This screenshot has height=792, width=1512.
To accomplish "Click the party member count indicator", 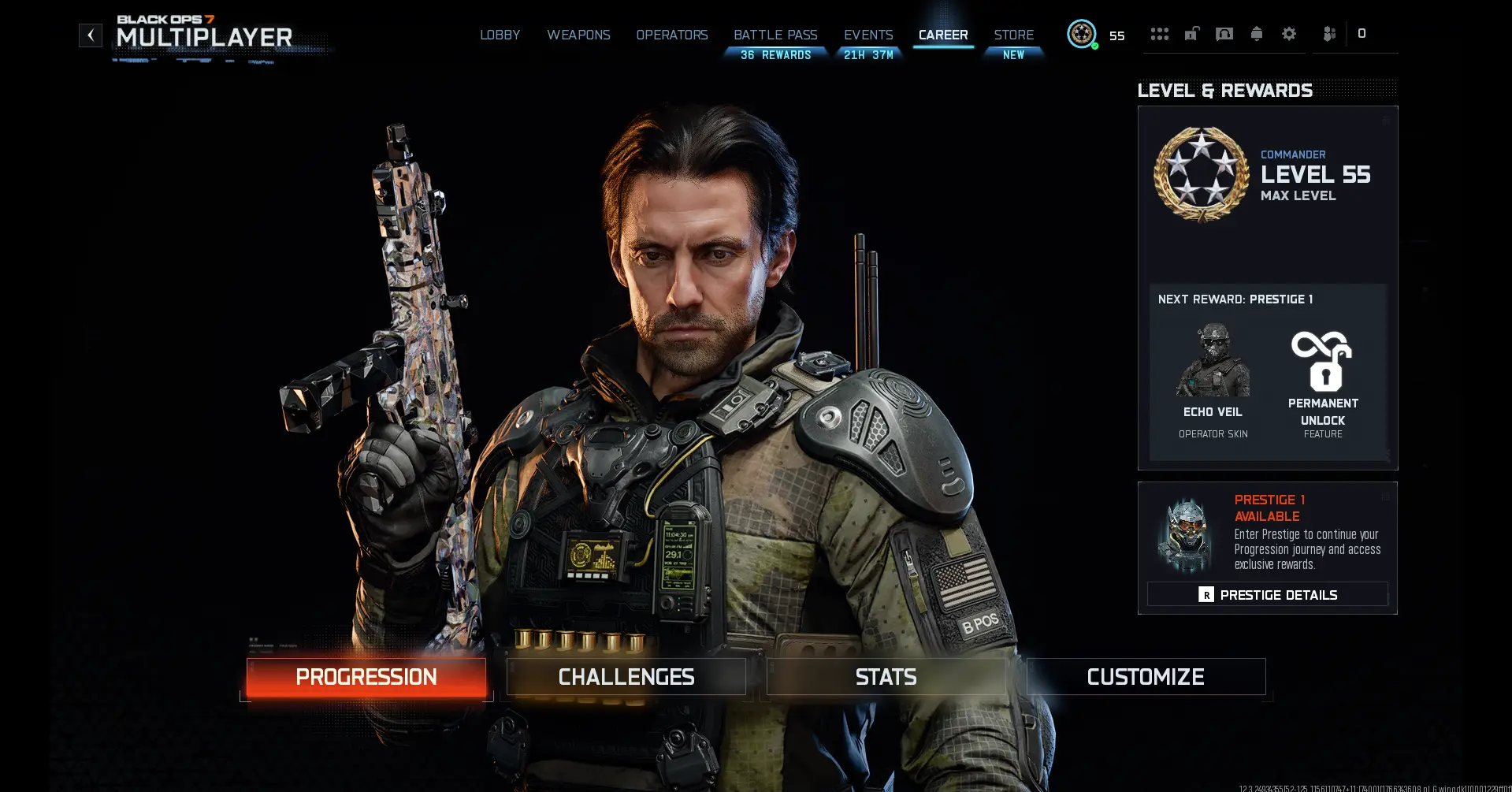I will [x=1361, y=34].
